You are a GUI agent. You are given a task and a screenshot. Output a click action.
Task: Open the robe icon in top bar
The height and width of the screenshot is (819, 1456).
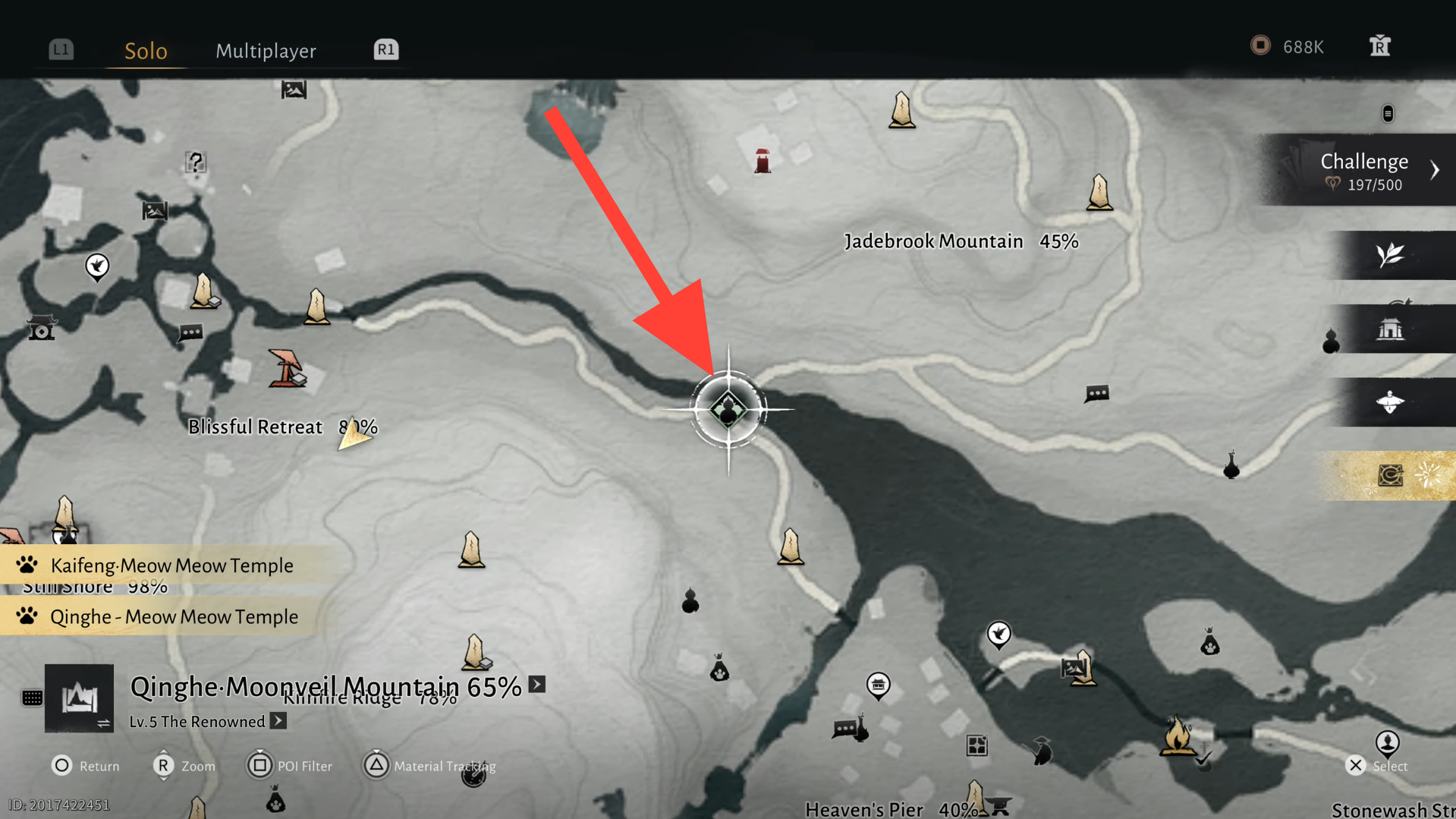(x=1379, y=46)
